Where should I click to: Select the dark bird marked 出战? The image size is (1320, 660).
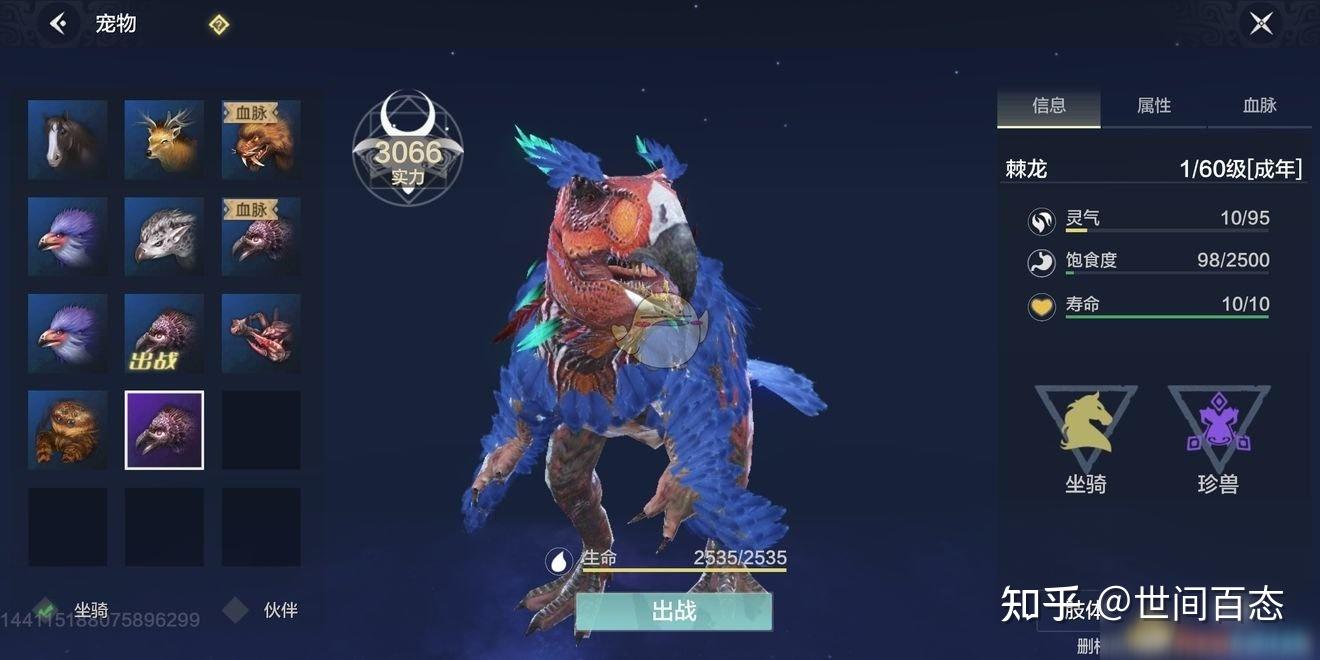tap(164, 334)
